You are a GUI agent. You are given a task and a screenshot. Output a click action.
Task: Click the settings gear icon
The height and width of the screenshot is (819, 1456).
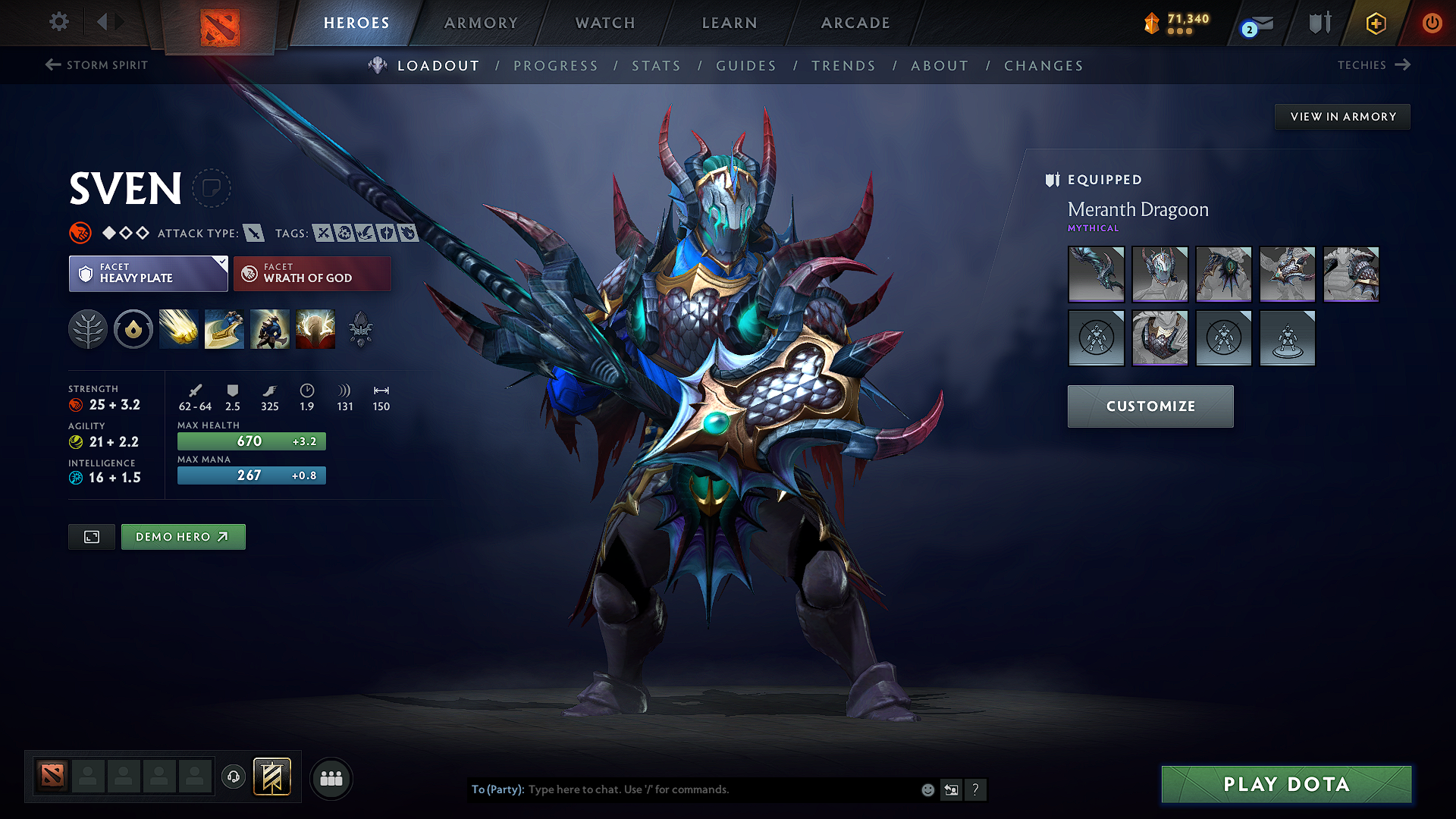pyautogui.click(x=58, y=22)
